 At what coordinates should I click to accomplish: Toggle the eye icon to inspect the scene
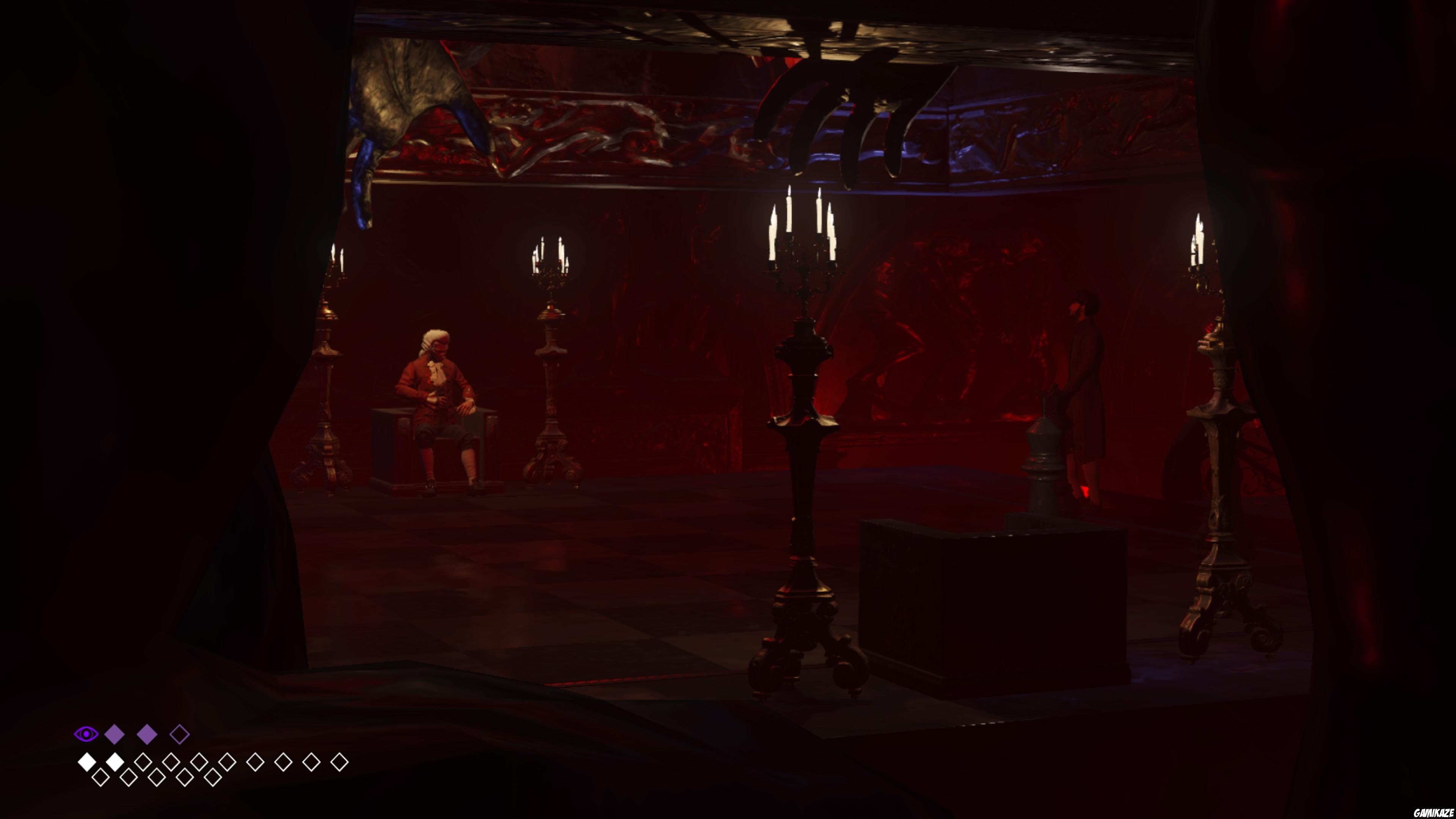[86, 734]
